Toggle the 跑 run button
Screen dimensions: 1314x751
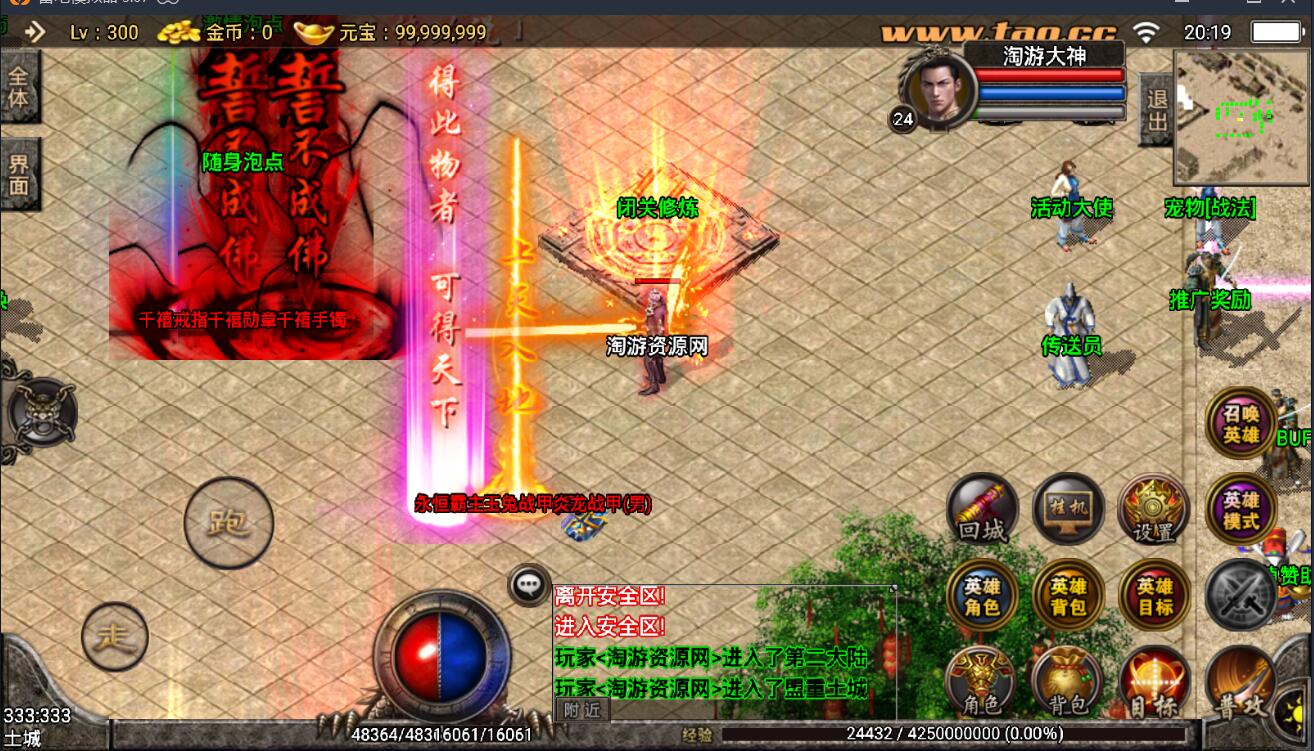point(229,523)
